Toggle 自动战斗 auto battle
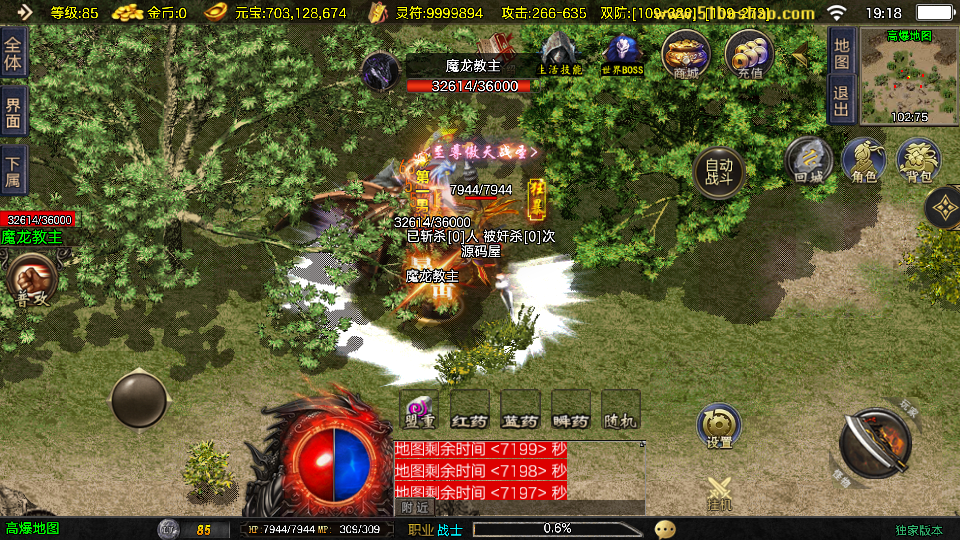The image size is (960, 540). (719, 173)
